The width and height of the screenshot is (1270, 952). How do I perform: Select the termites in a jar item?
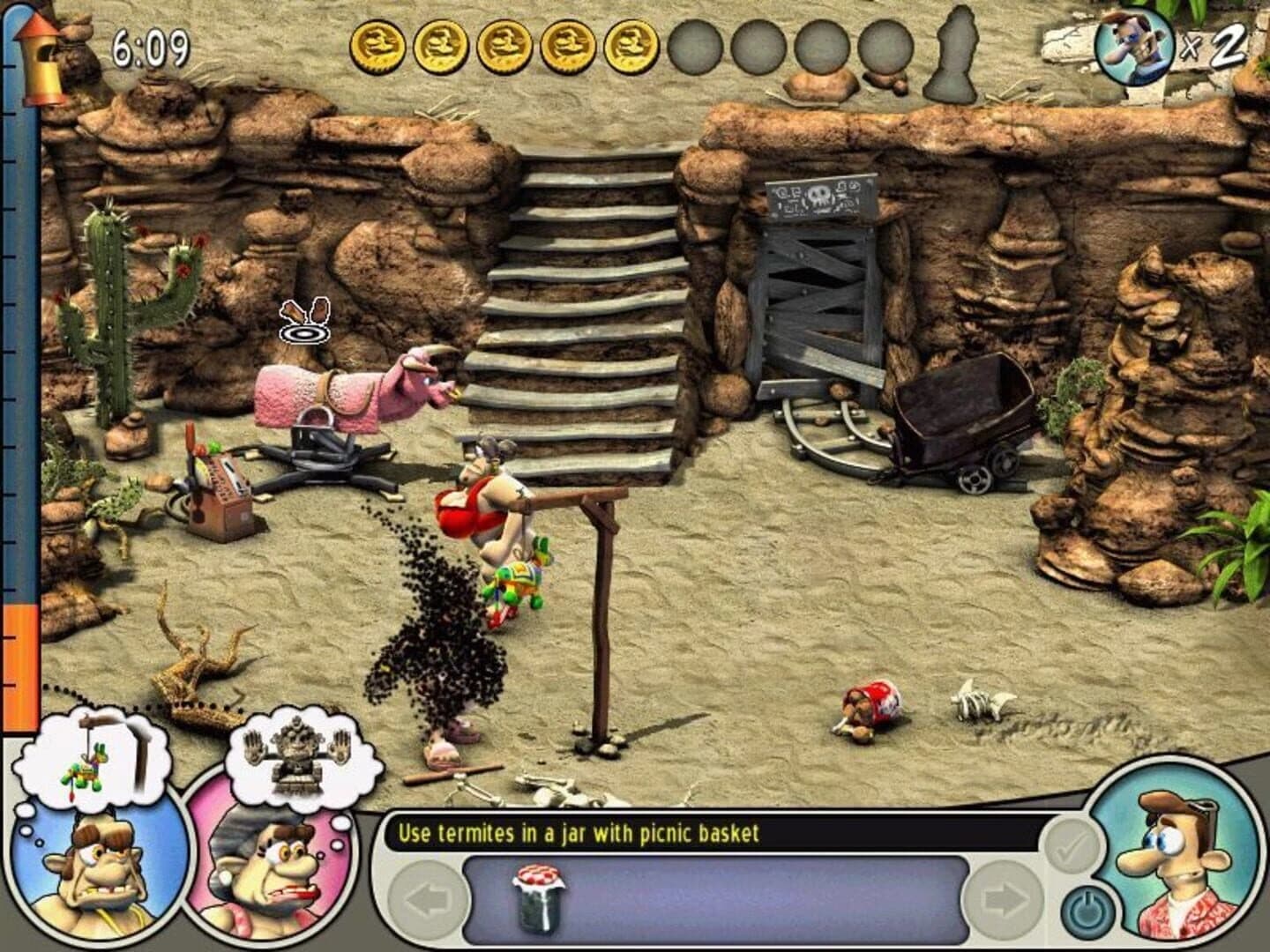point(538,899)
